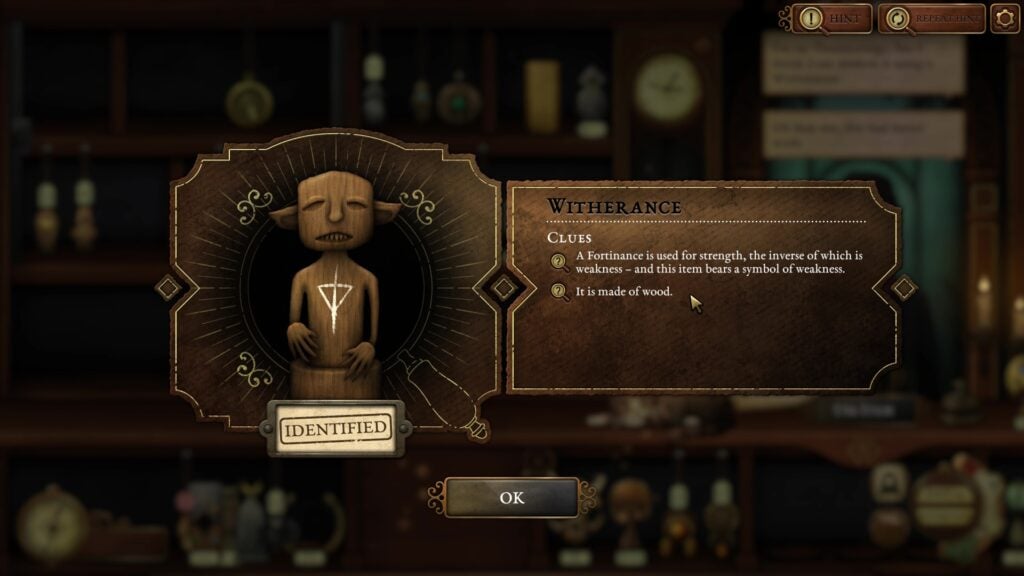Screen dimensions: 1024x576
Task: Confirm the identification with the OK button
Action: (511, 498)
